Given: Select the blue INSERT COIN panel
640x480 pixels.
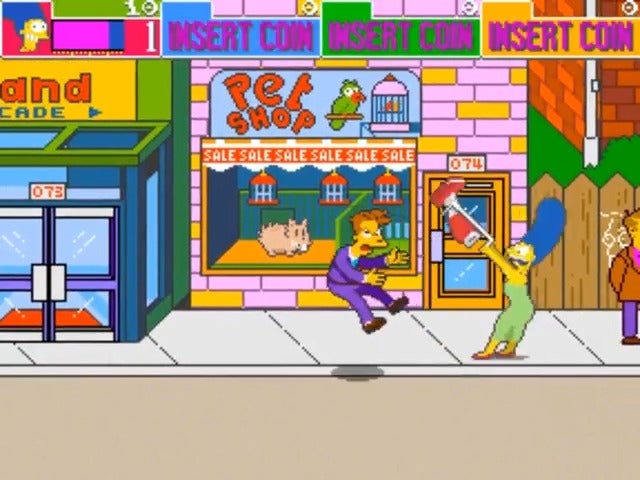Looking at the screenshot, I should (x=241, y=36).
